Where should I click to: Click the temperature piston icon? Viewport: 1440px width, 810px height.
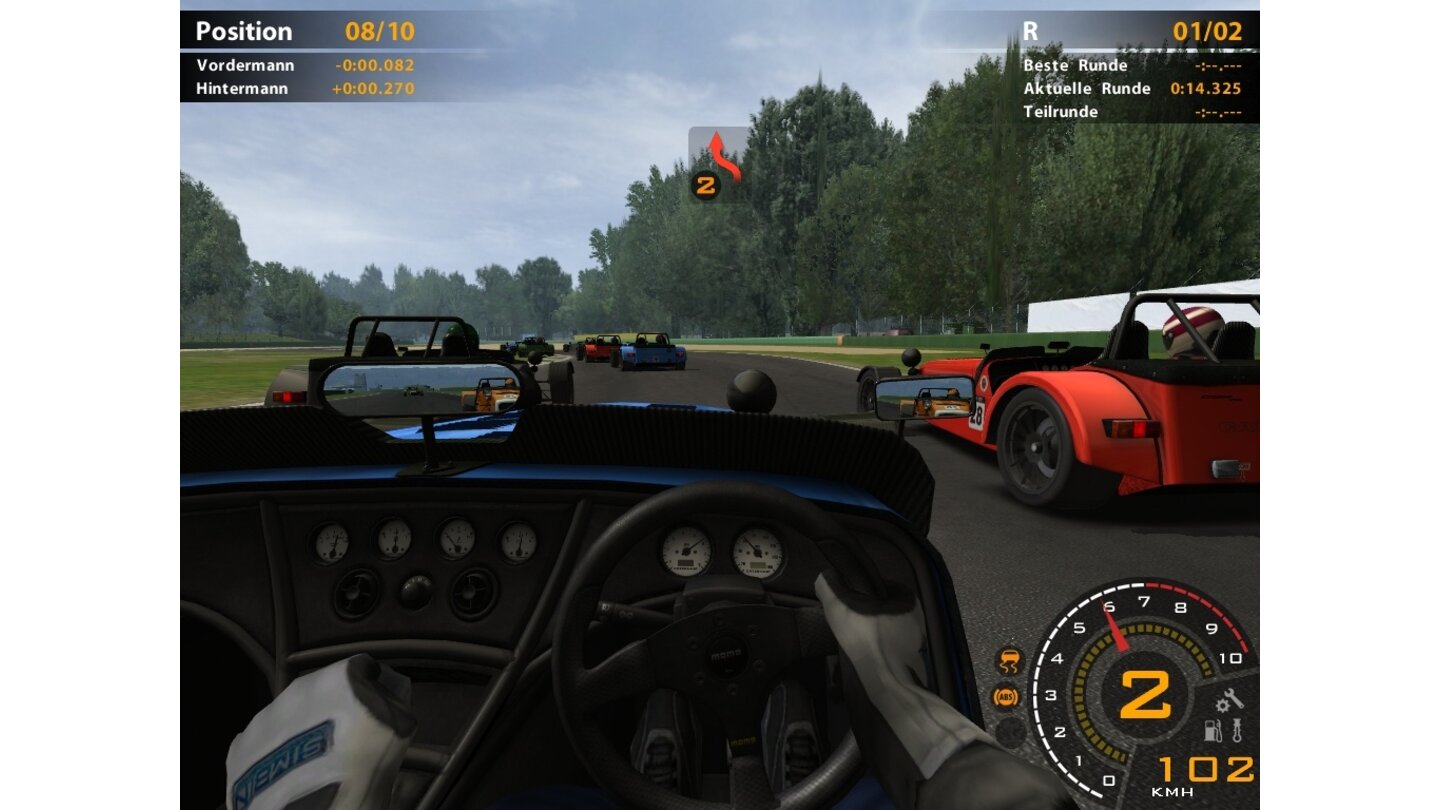click(x=1237, y=729)
